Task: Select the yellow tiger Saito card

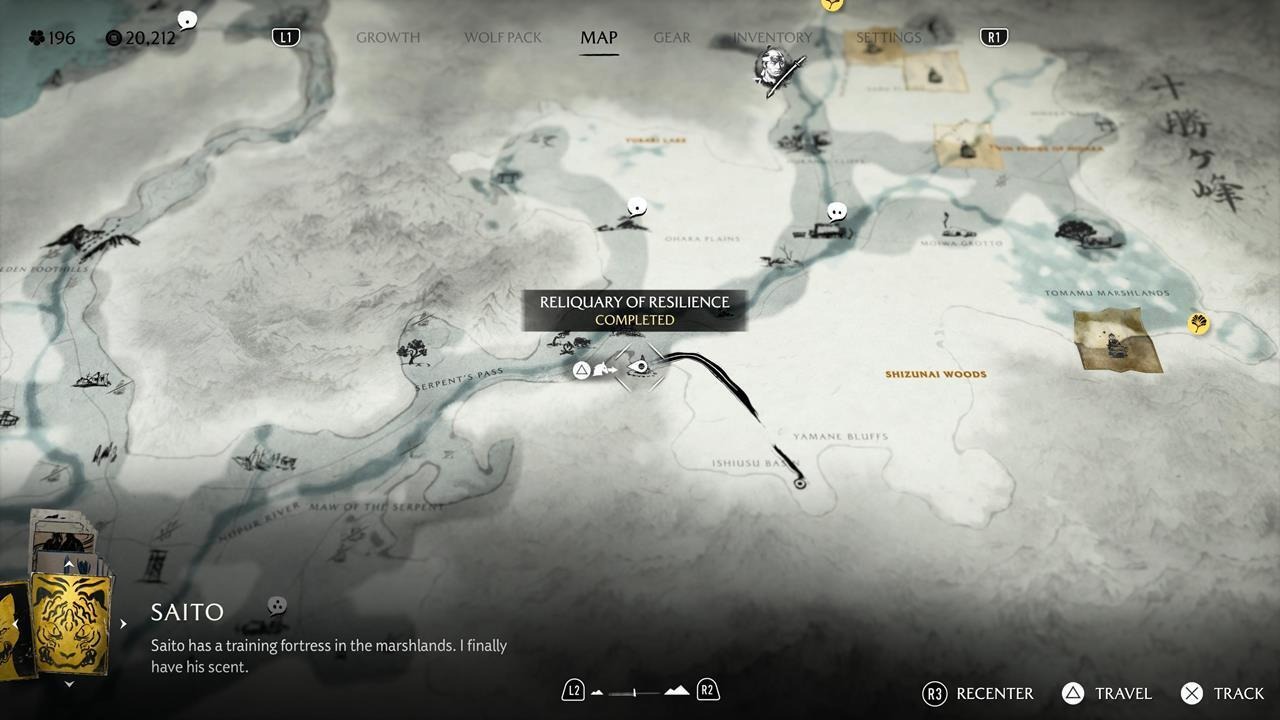Action: (x=70, y=621)
